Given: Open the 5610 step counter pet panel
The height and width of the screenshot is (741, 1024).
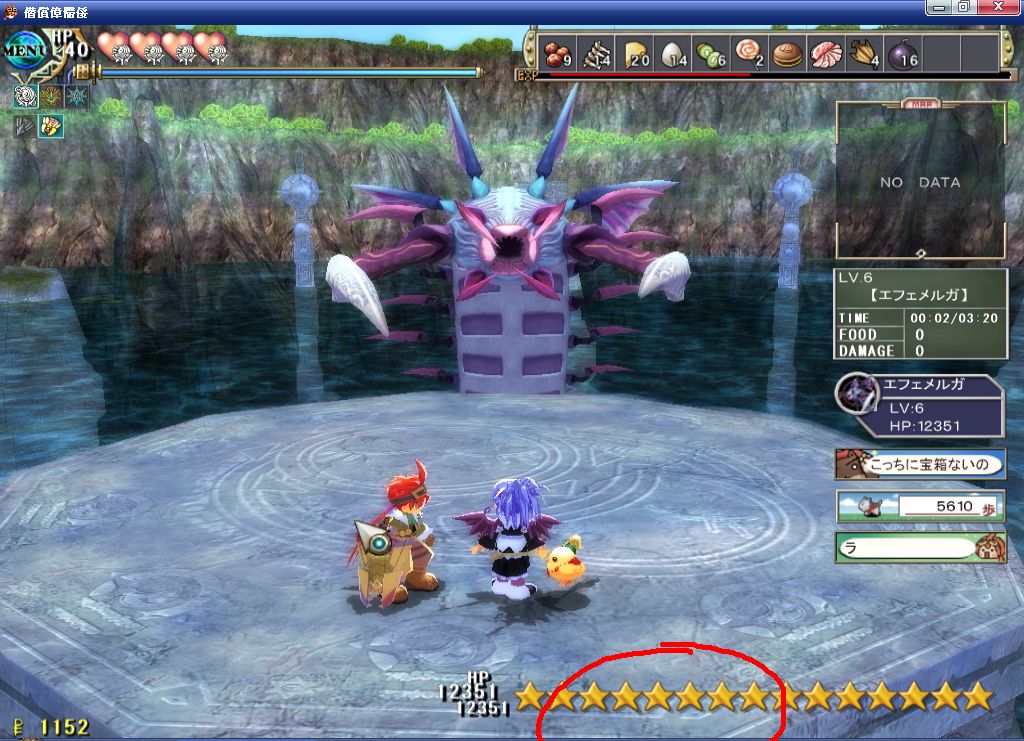Looking at the screenshot, I should click(x=920, y=506).
